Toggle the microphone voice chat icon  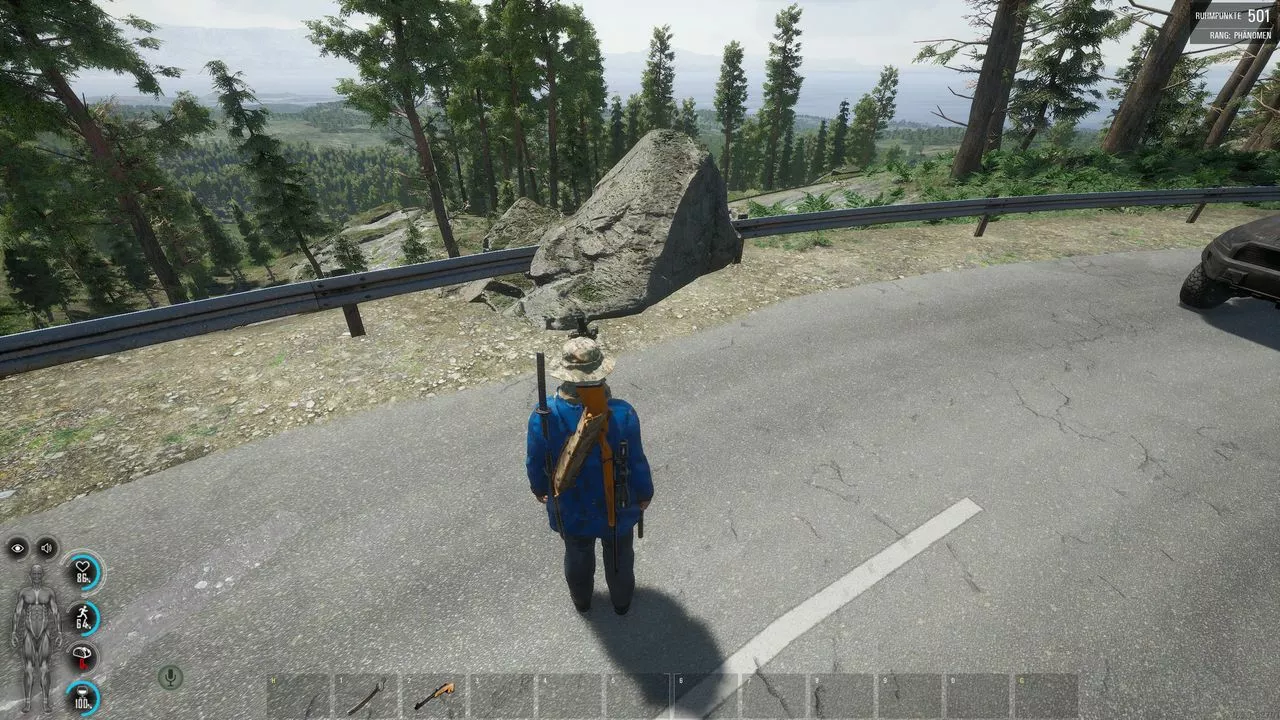(x=170, y=677)
